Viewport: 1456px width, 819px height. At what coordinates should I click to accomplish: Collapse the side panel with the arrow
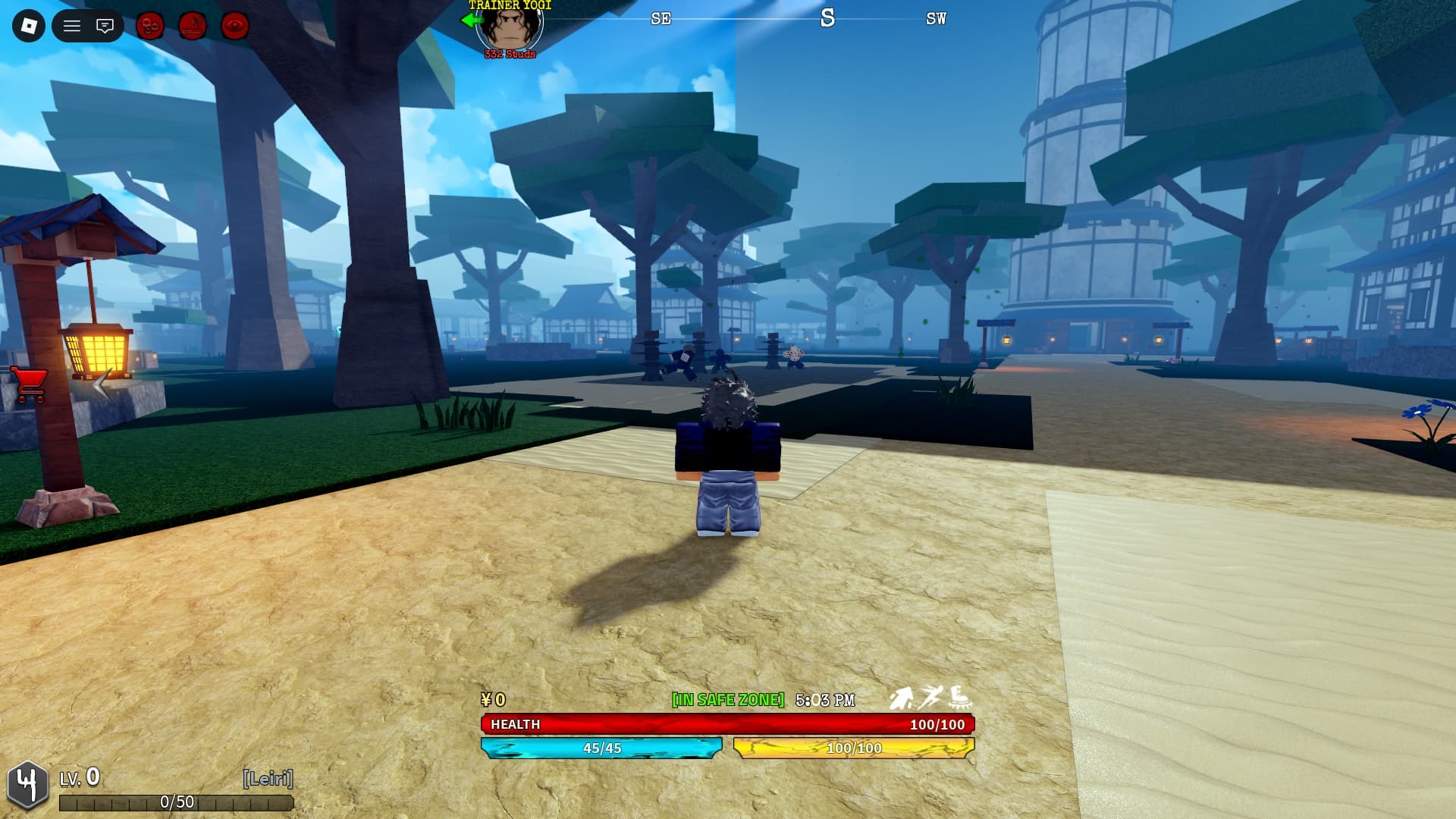point(102,385)
